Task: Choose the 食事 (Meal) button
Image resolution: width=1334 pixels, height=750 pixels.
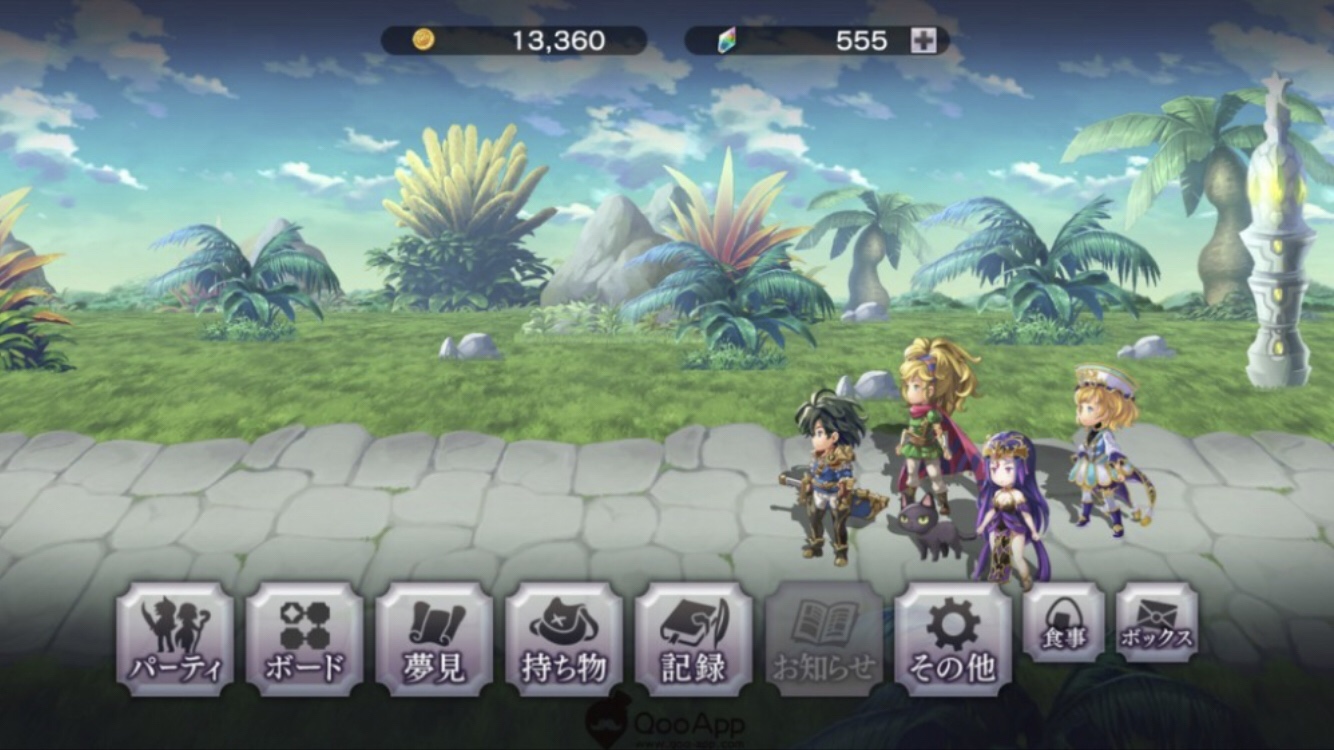Action: (1064, 623)
